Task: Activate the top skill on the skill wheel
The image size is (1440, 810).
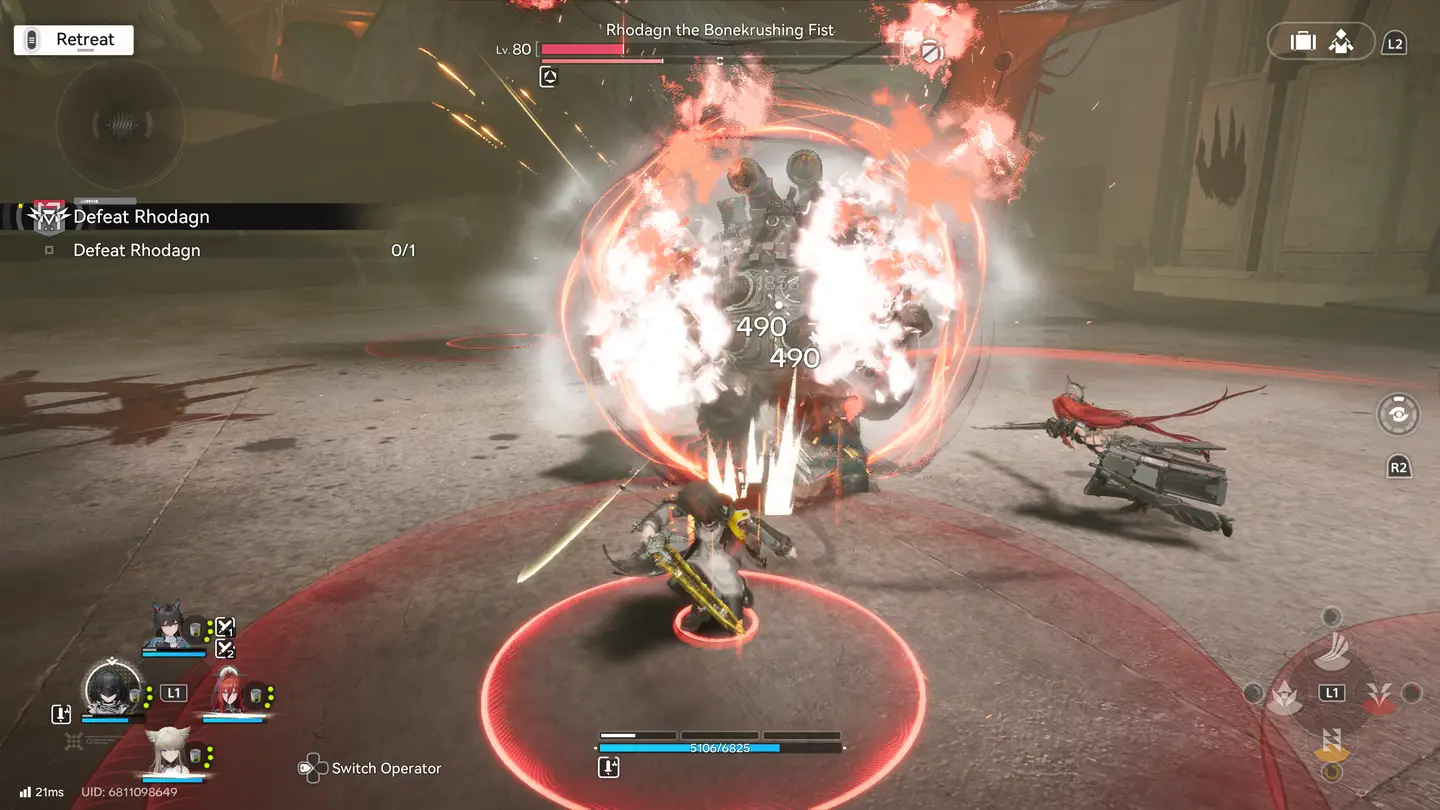Action: [x=1331, y=651]
